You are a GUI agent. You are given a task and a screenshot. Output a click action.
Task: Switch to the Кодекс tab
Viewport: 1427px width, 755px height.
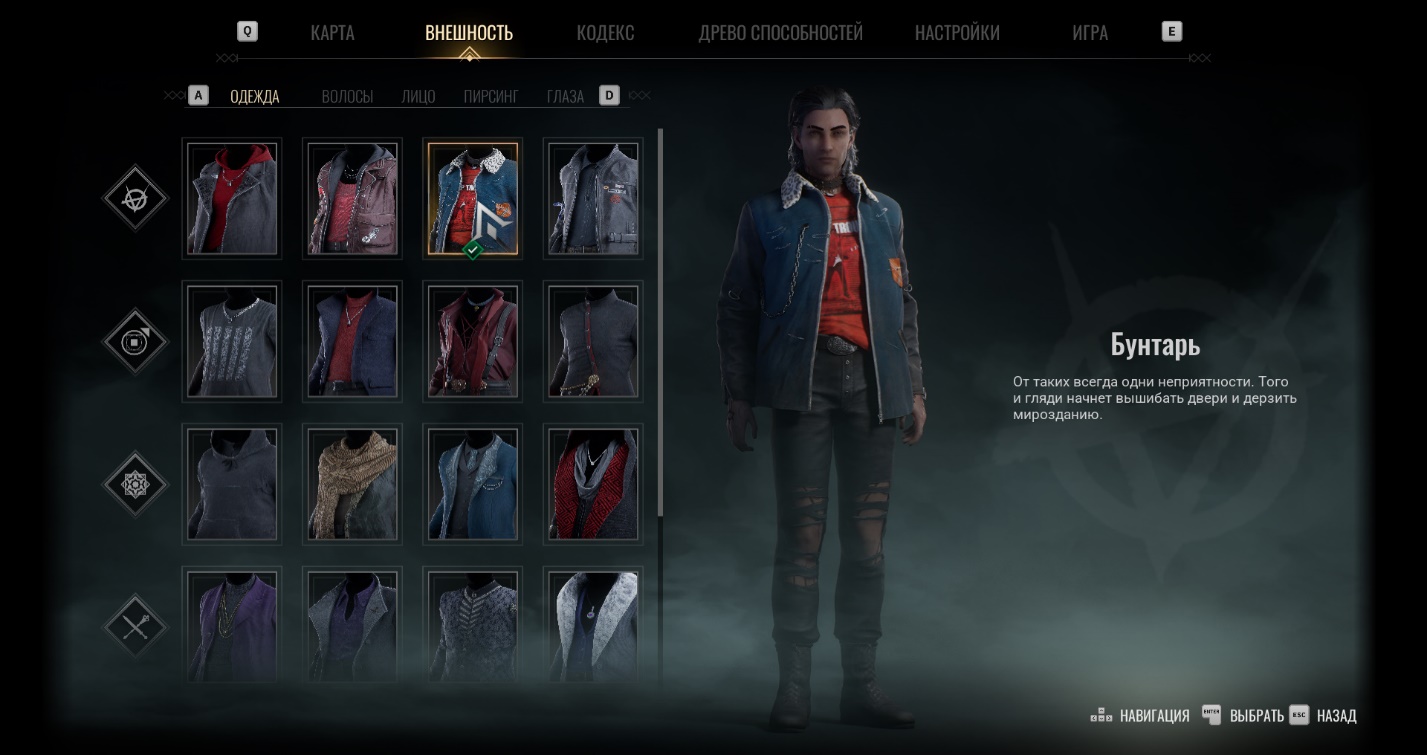tap(605, 32)
